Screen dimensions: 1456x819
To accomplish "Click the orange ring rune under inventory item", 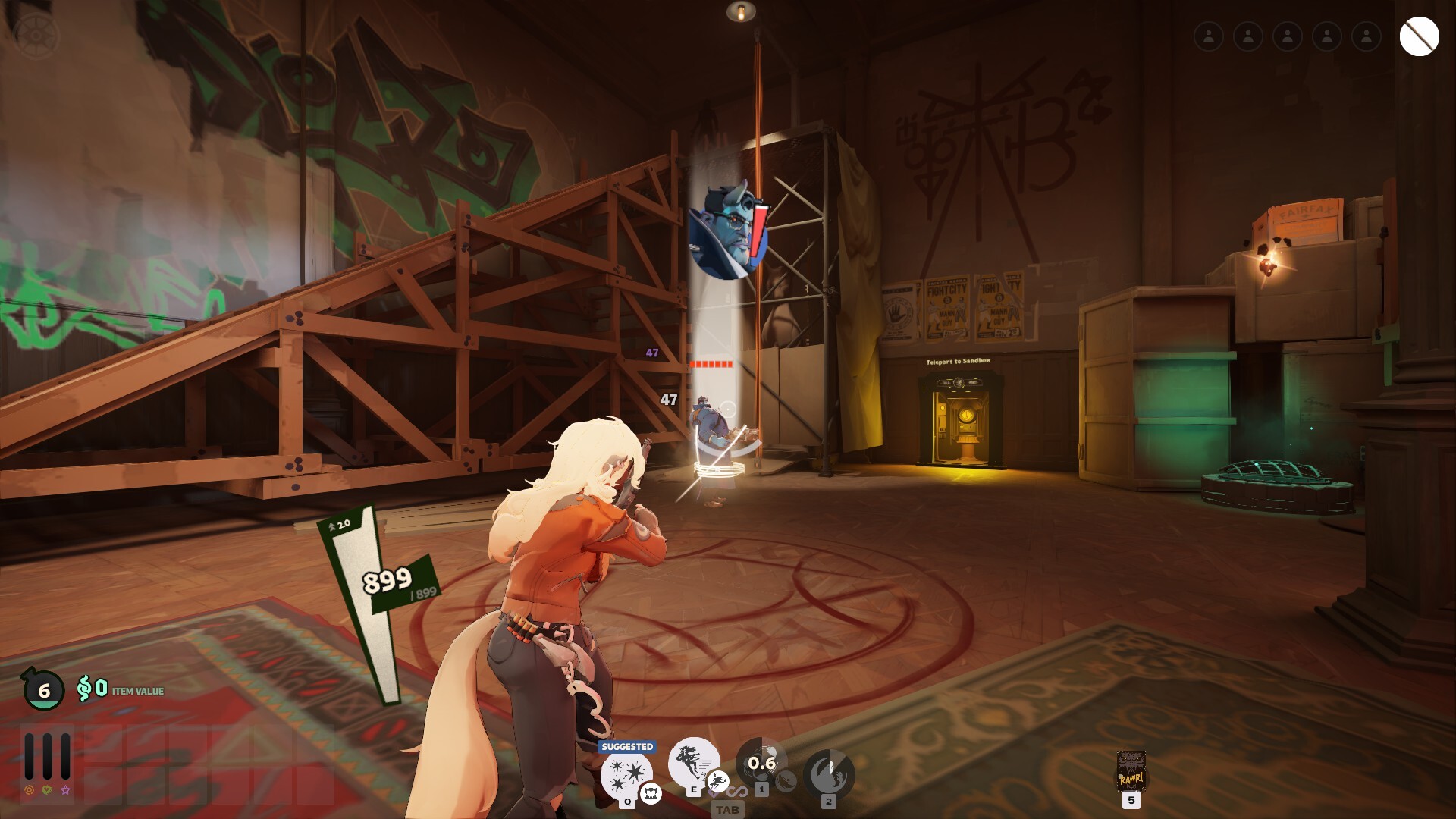I will tap(29, 789).
